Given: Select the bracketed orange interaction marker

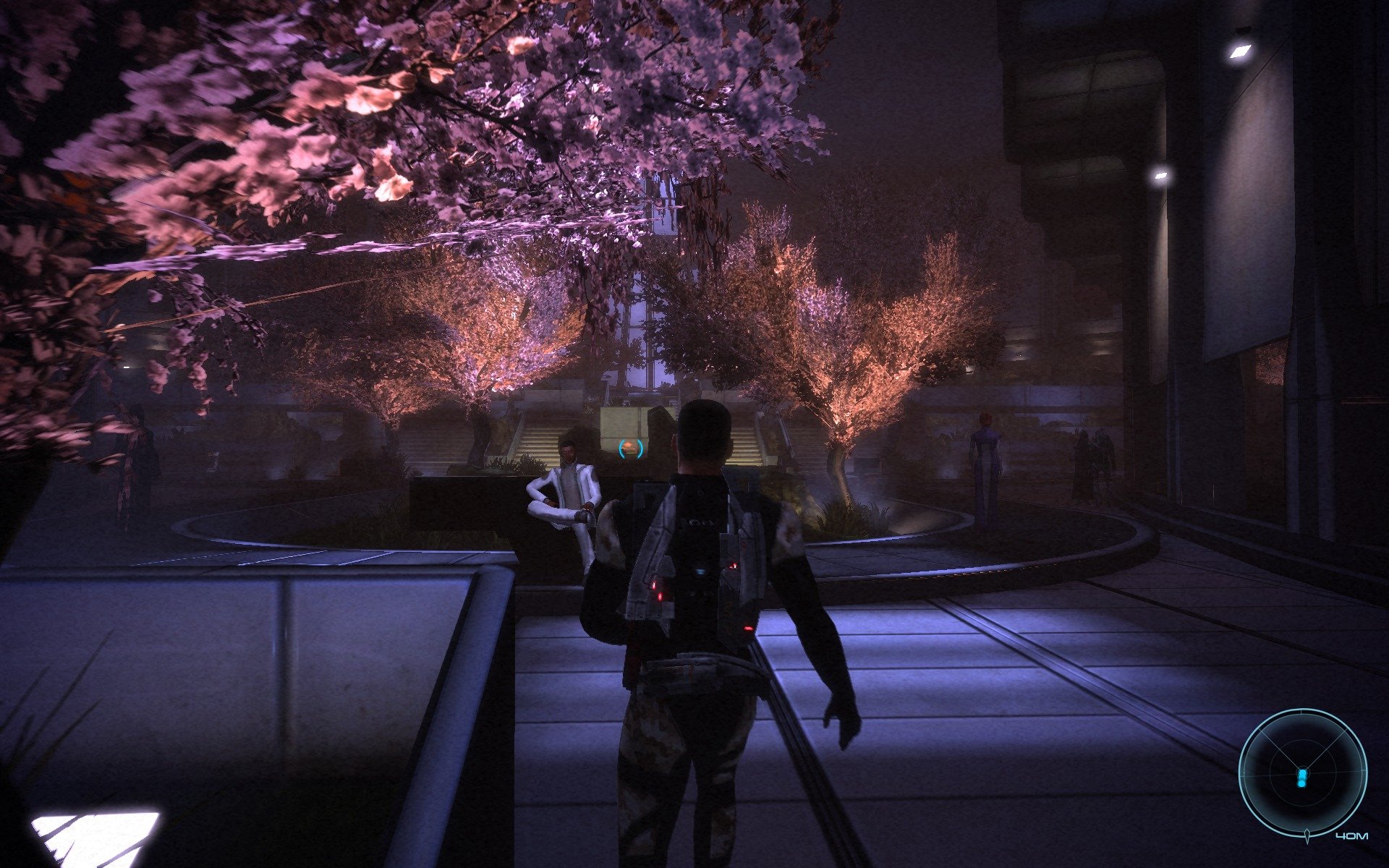Looking at the screenshot, I should (x=631, y=448).
